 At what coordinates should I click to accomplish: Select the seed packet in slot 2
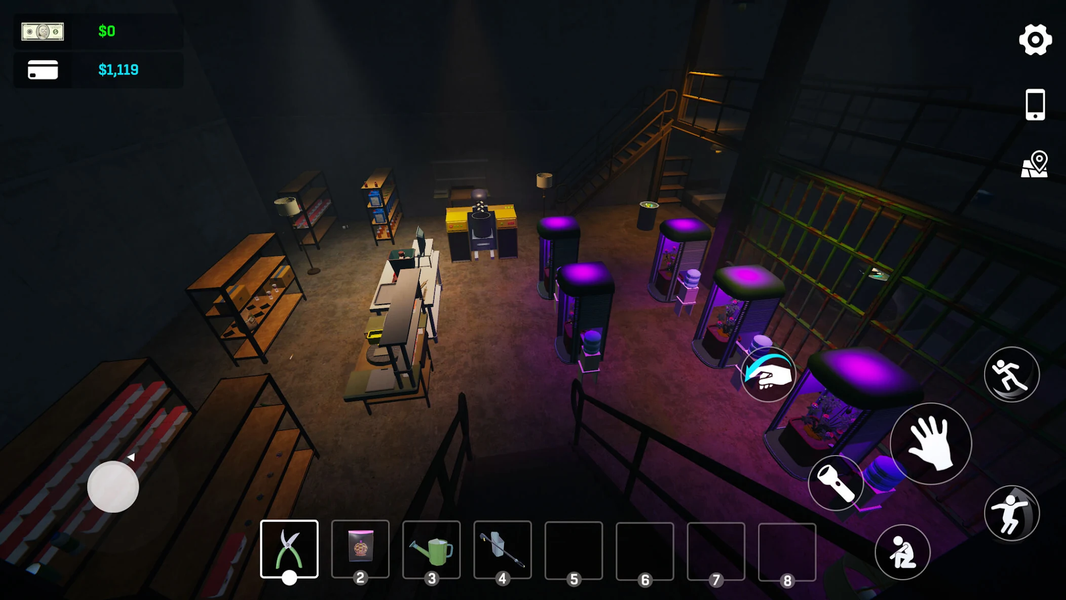[360, 549]
